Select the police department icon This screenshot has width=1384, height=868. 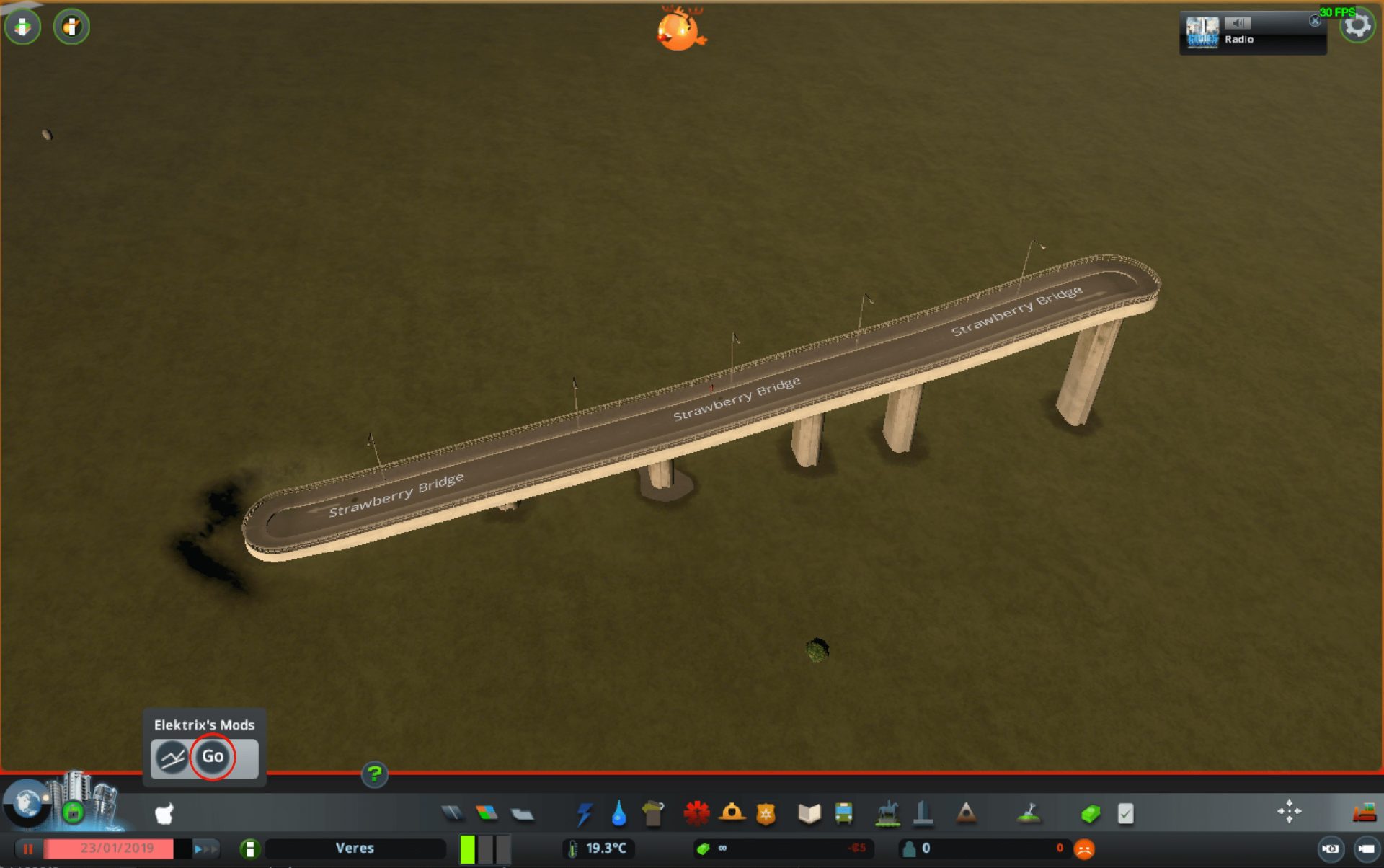point(767,813)
